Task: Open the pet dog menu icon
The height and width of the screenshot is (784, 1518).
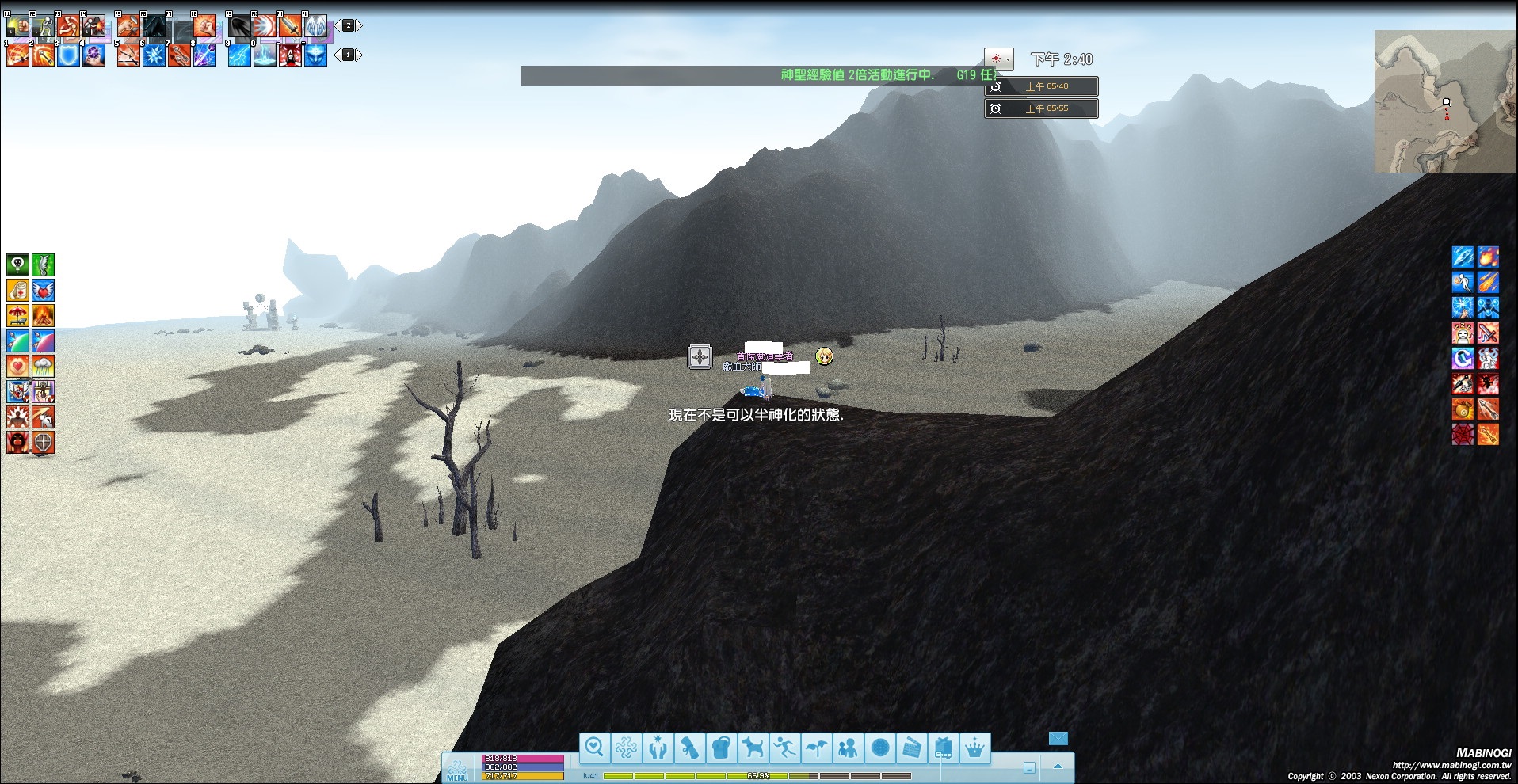Action: coord(753,747)
